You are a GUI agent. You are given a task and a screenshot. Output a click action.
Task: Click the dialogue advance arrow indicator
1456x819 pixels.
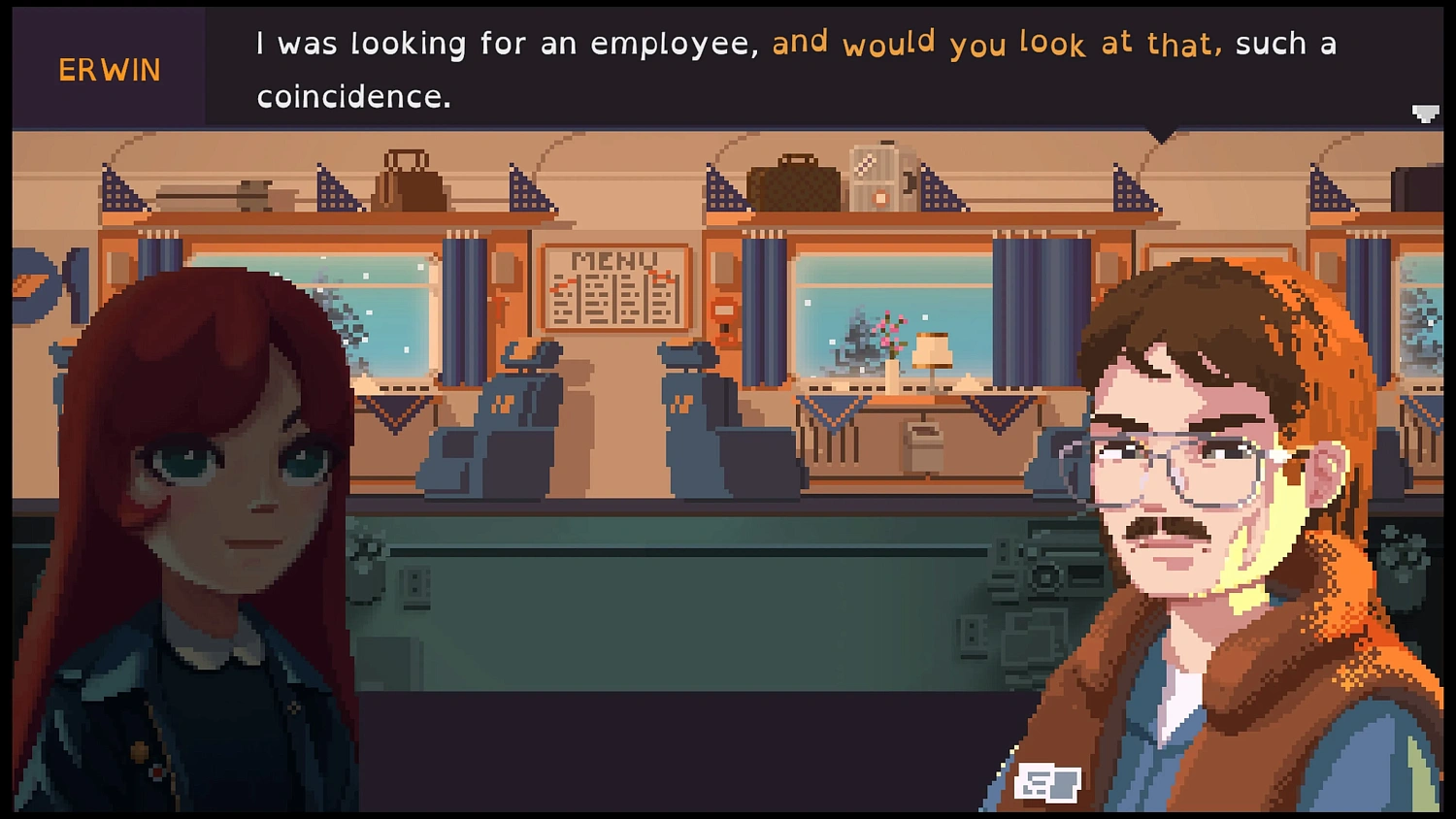1424,113
